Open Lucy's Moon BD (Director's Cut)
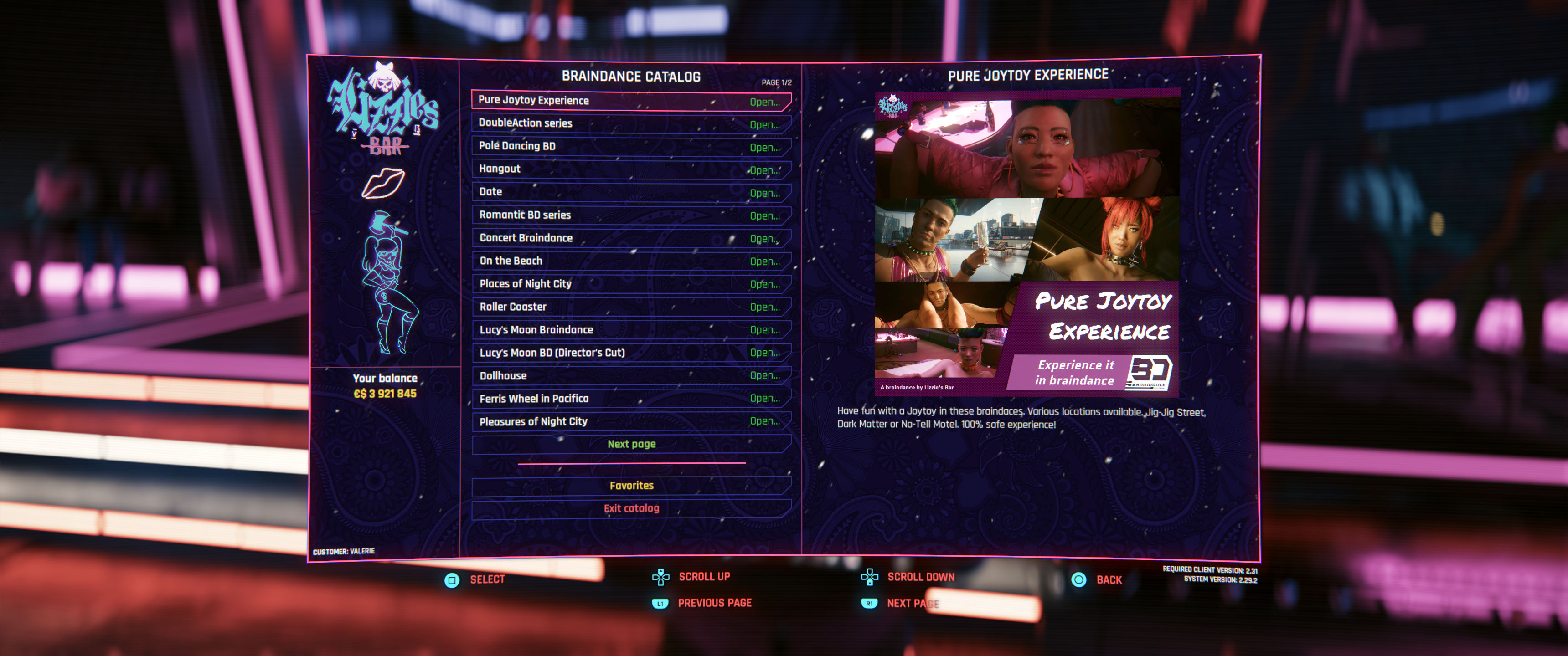The width and height of the screenshot is (1568, 656). (630, 353)
